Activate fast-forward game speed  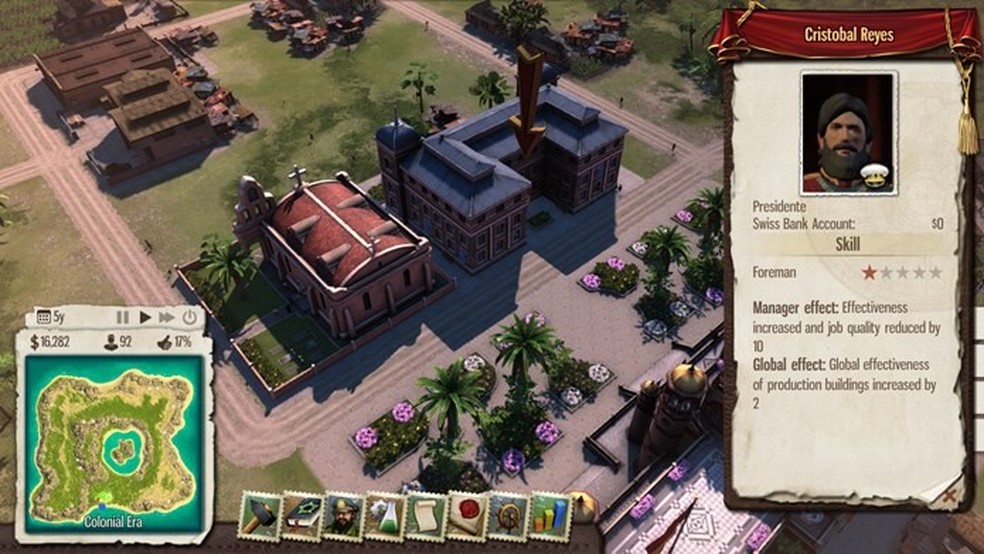(x=166, y=317)
